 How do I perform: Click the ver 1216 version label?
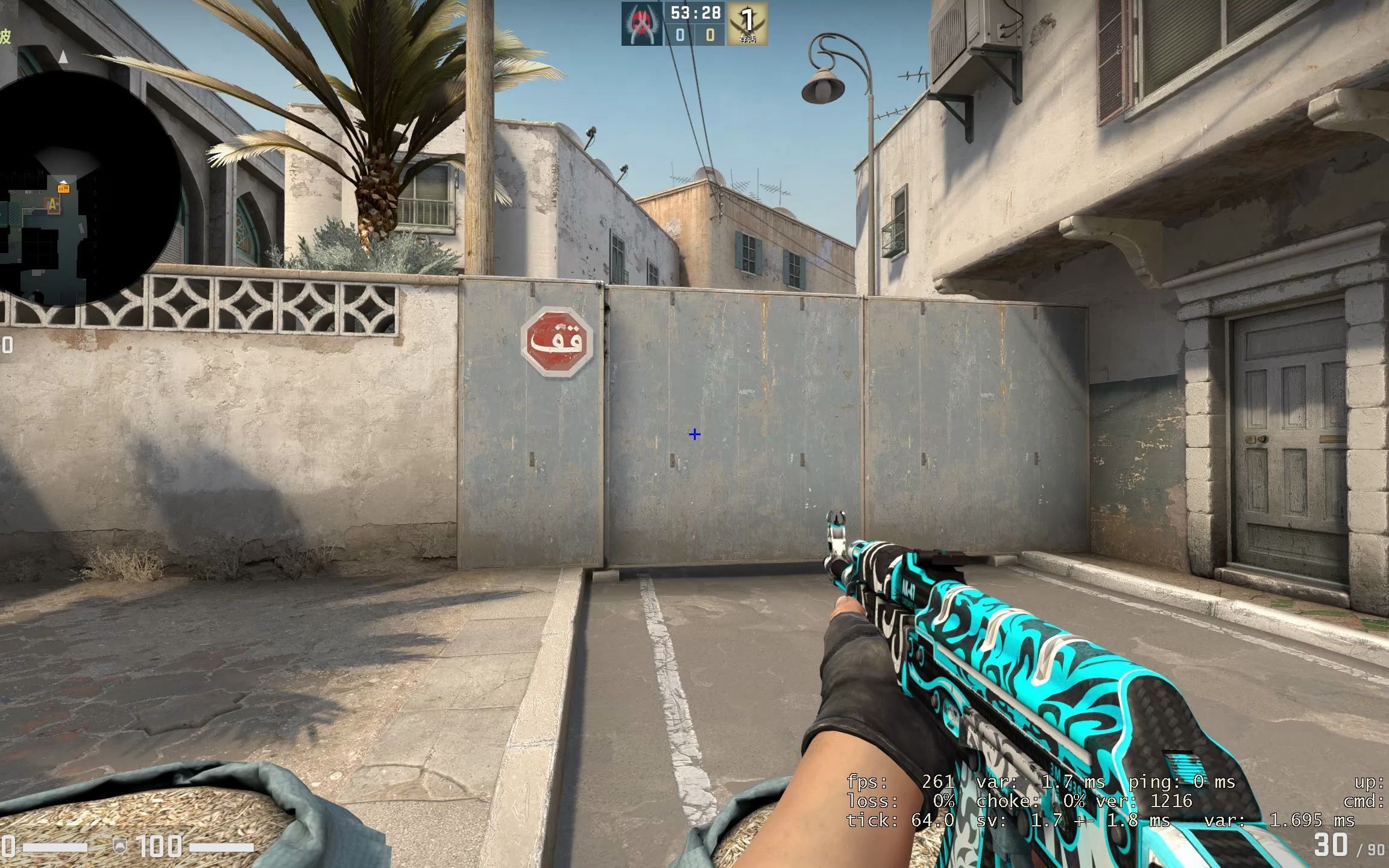(x=1142, y=802)
